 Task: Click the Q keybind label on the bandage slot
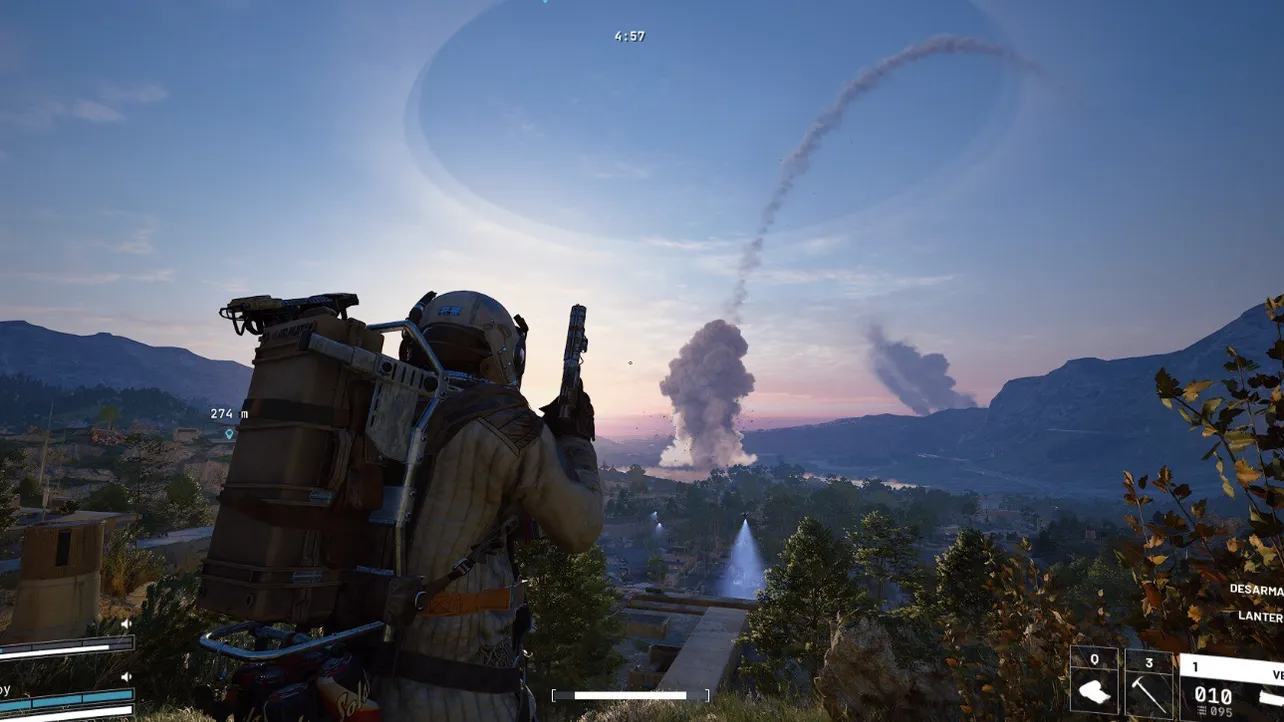click(x=1095, y=659)
